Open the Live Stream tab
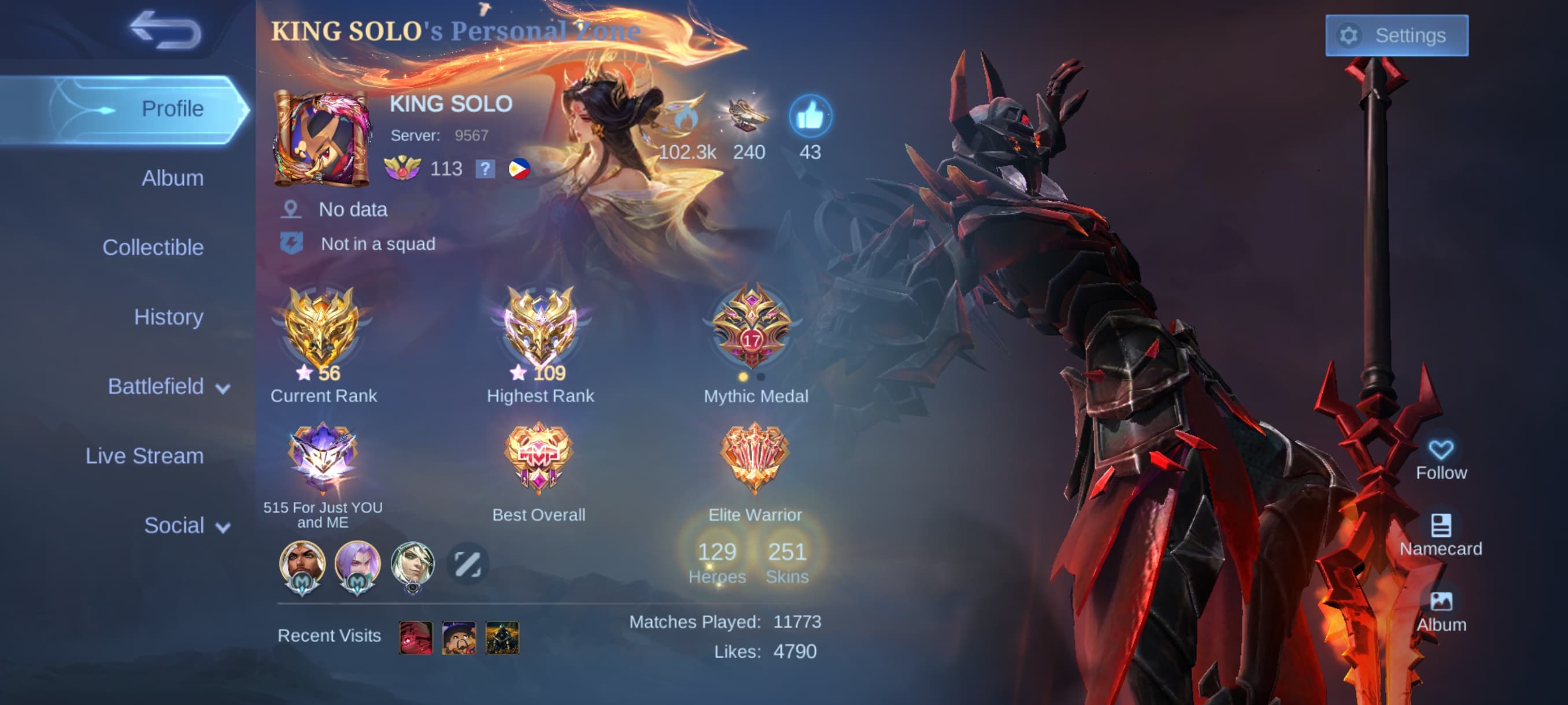1568x705 pixels. (145, 455)
